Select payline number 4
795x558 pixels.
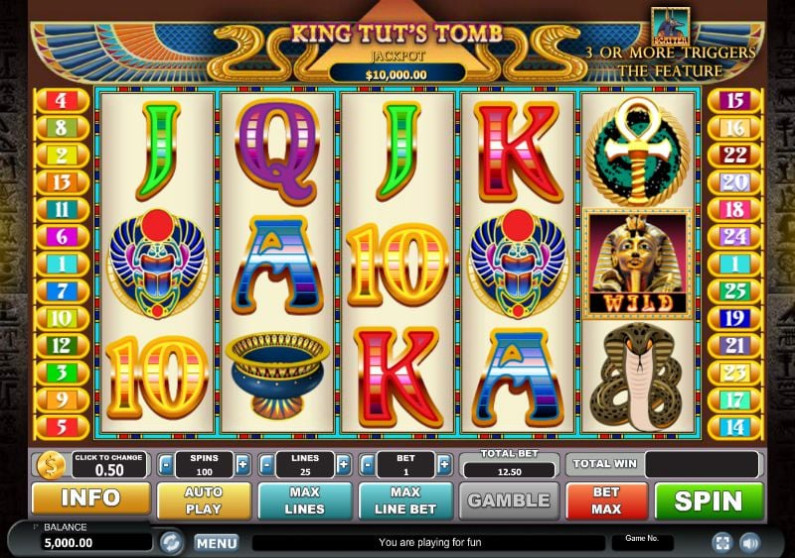tap(61, 100)
